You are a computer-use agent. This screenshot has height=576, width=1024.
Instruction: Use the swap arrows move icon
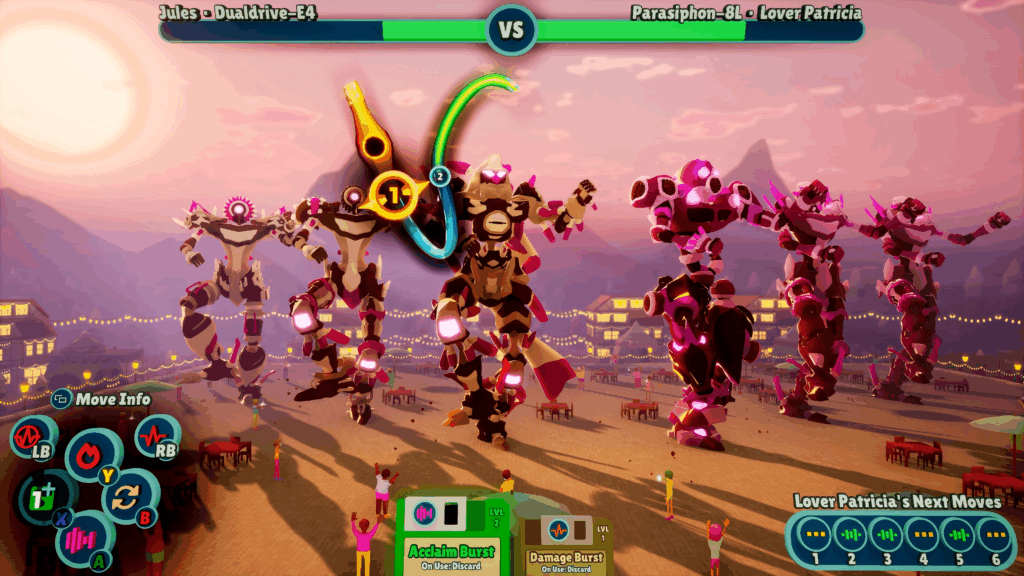[x=129, y=496]
